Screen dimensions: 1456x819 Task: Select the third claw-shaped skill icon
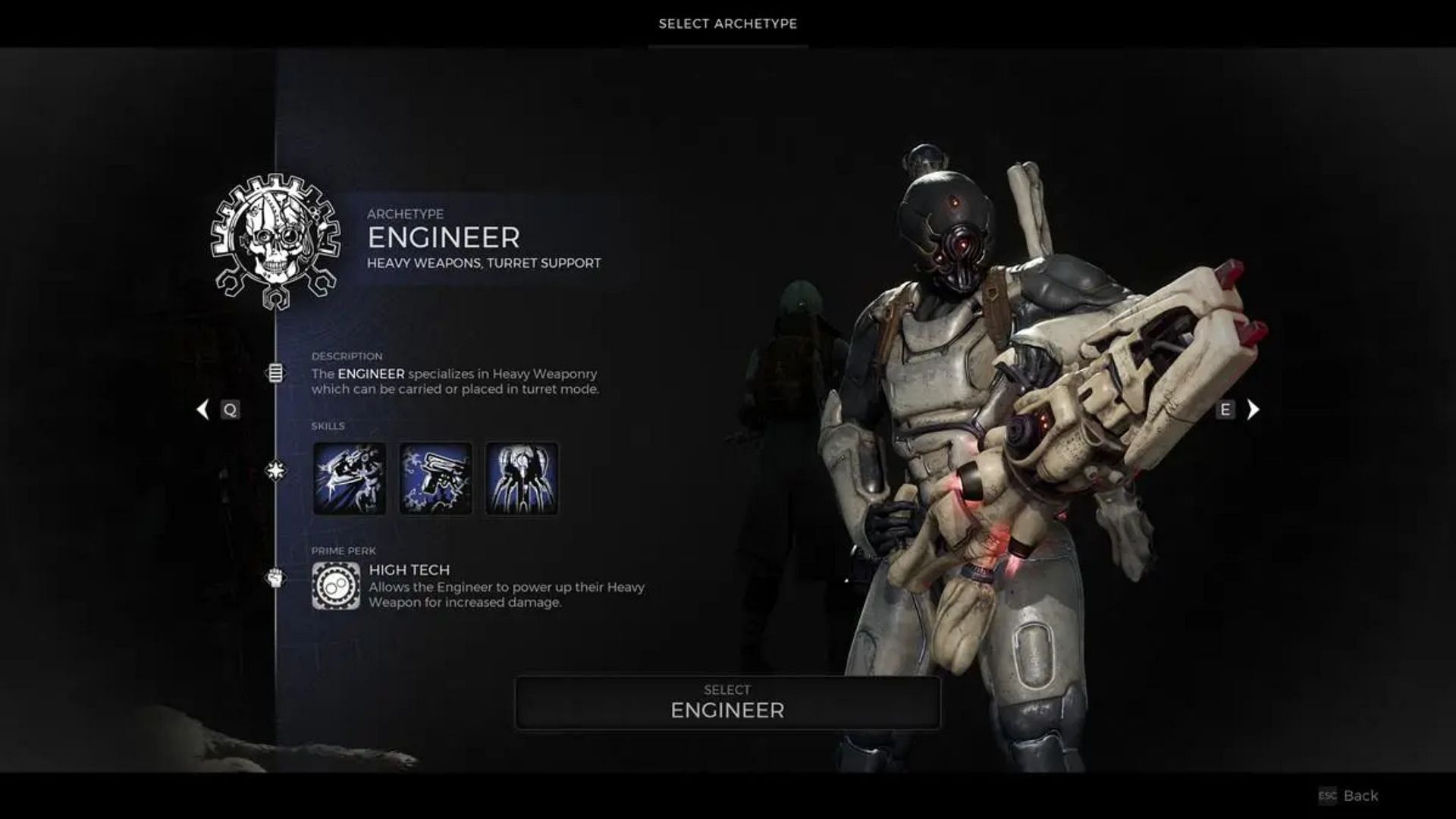click(522, 479)
